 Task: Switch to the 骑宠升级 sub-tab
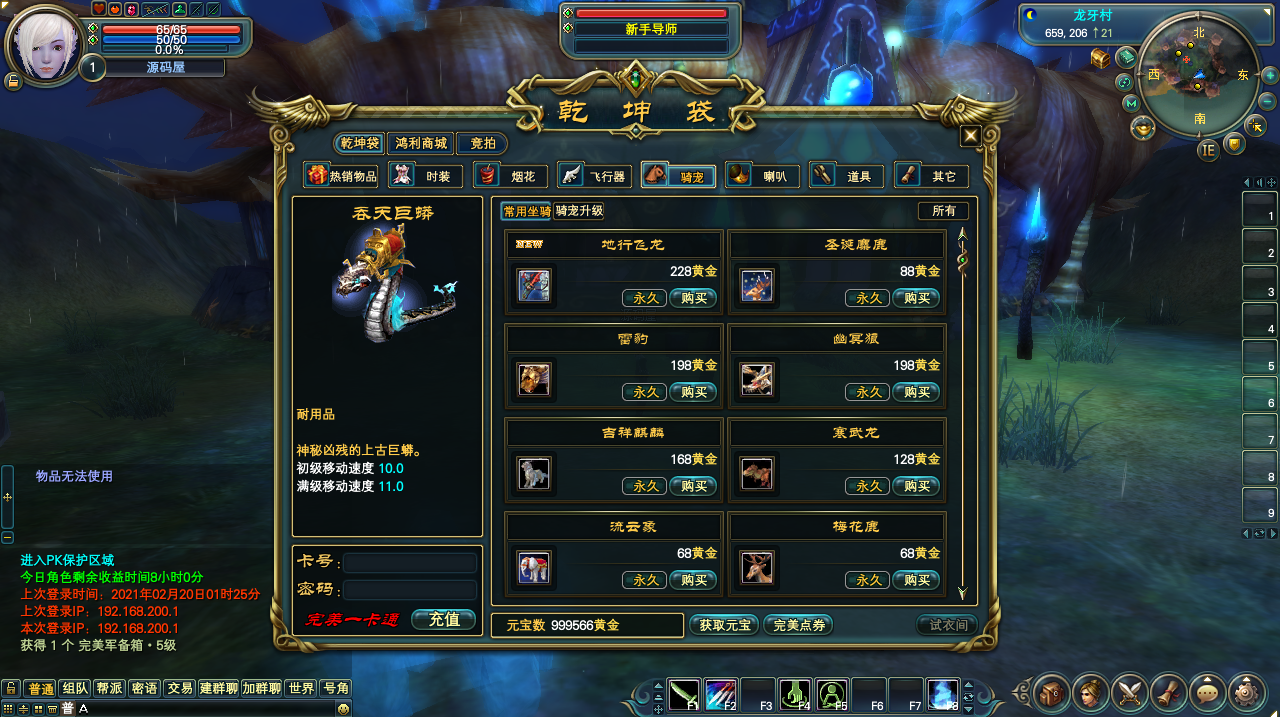coord(580,211)
